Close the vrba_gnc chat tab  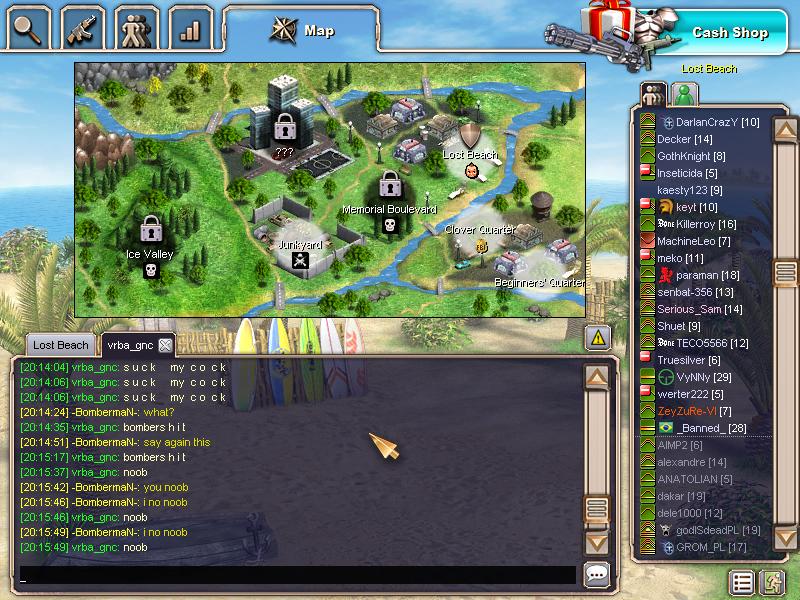click(x=165, y=345)
